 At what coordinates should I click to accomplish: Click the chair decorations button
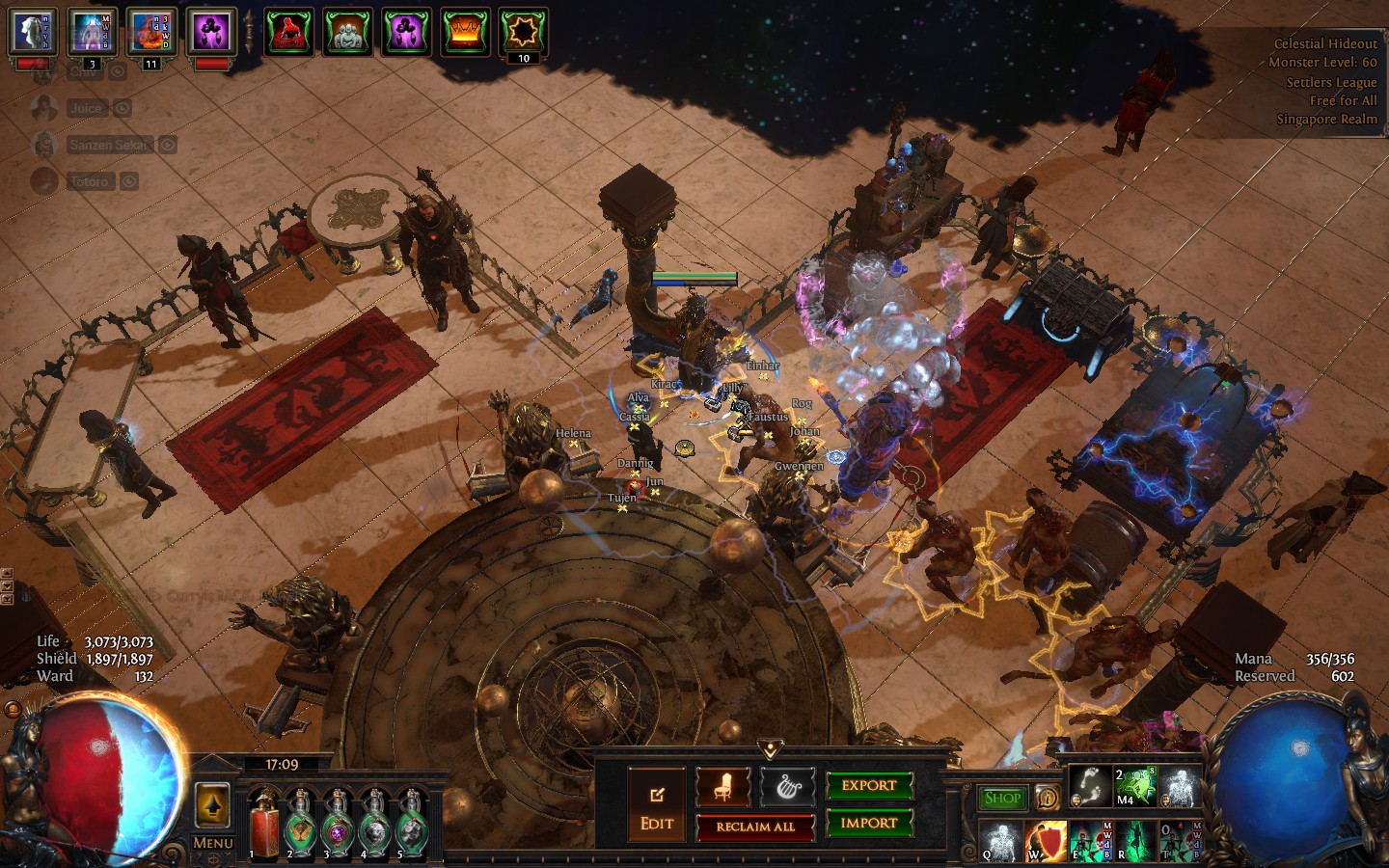point(723,789)
